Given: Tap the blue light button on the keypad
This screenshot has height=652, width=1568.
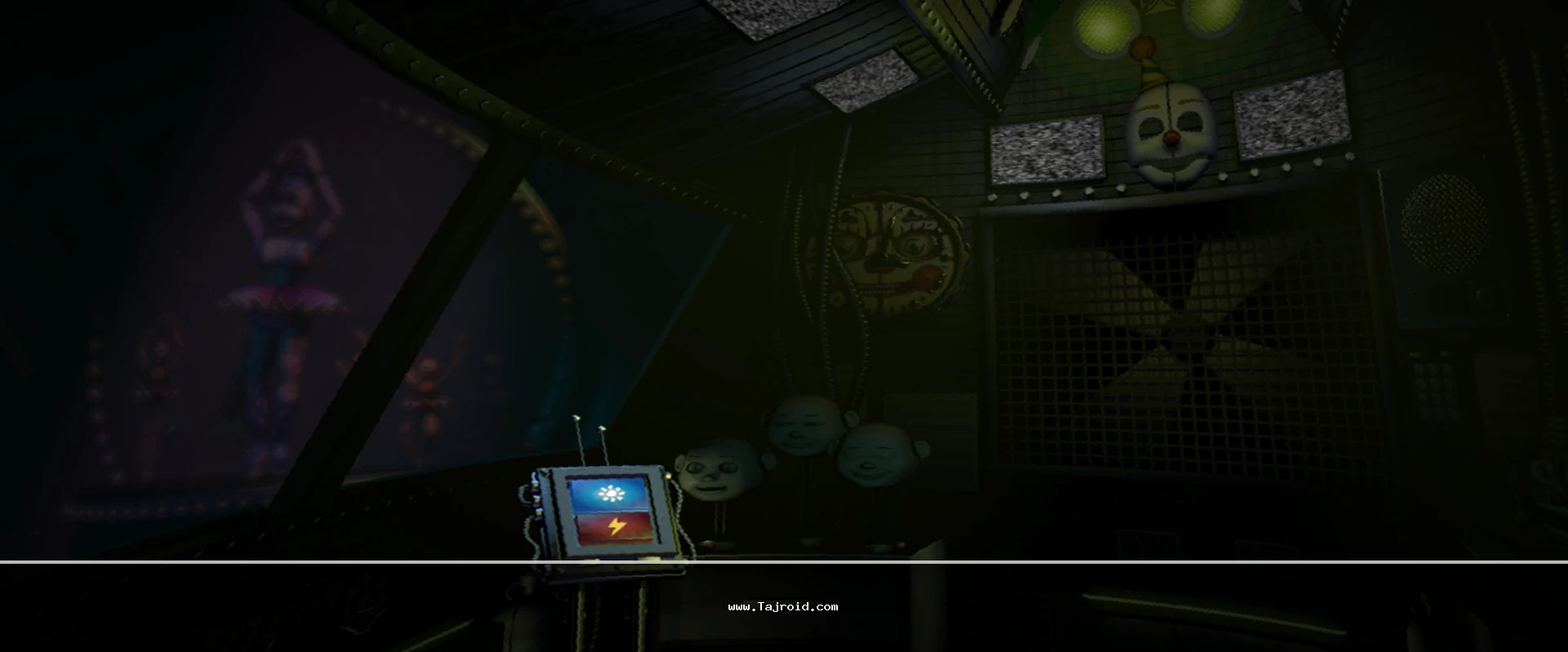Looking at the screenshot, I should pos(608,494).
